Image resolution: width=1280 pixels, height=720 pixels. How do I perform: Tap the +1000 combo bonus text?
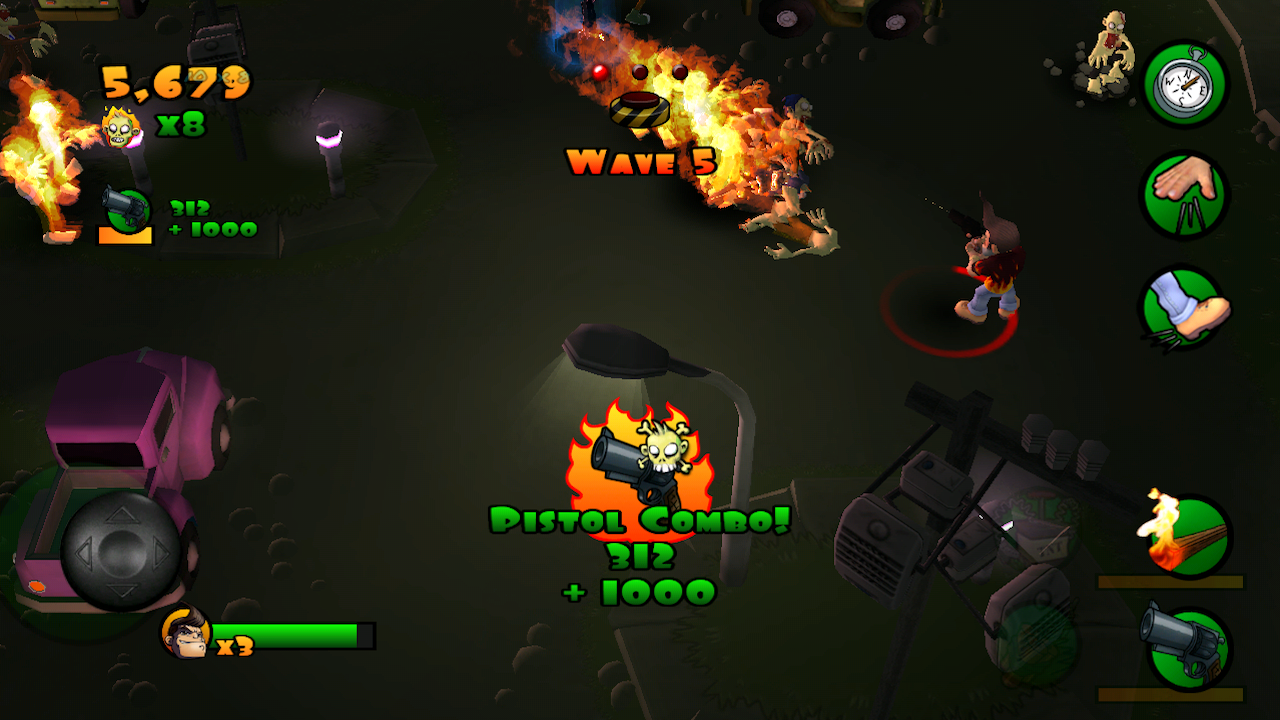pos(640,590)
